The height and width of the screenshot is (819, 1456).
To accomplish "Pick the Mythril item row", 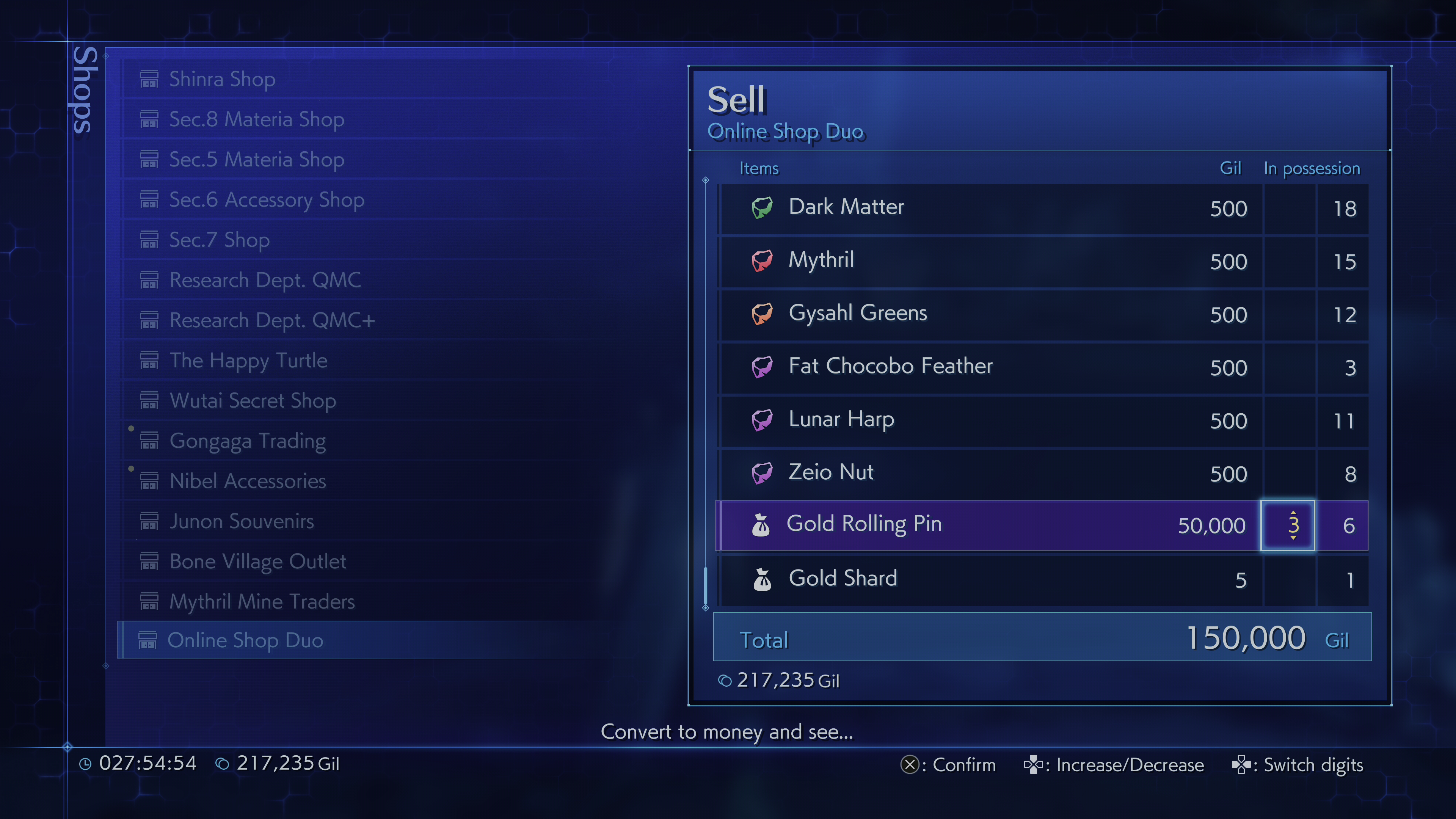I will (x=821, y=260).
